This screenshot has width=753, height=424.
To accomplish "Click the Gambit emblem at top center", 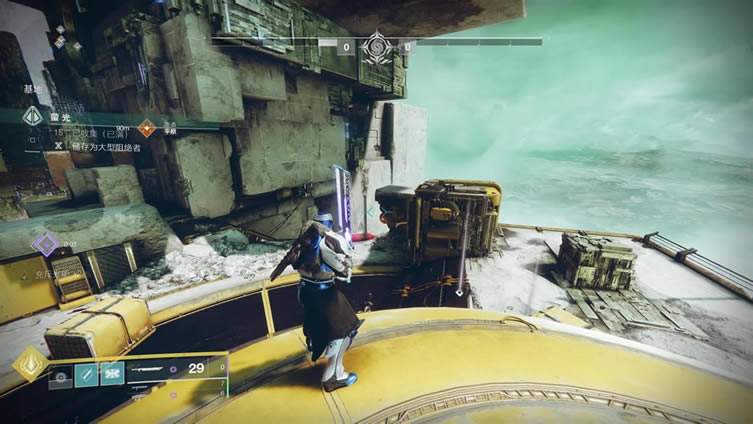I will [377, 47].
